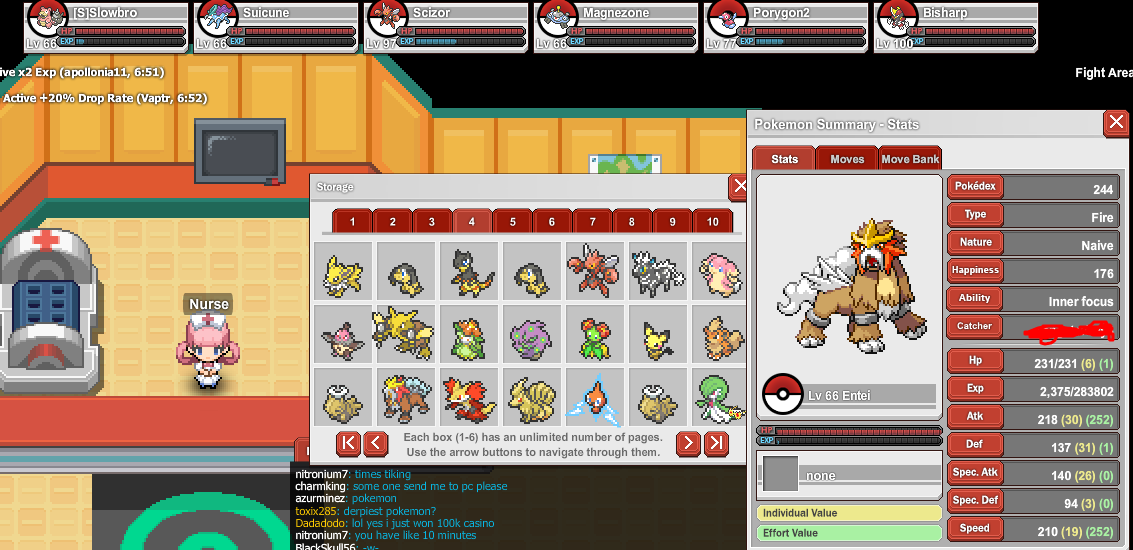Select the Stats tab
Viewport: 1133px width, 550px height.
pos(784,159)
